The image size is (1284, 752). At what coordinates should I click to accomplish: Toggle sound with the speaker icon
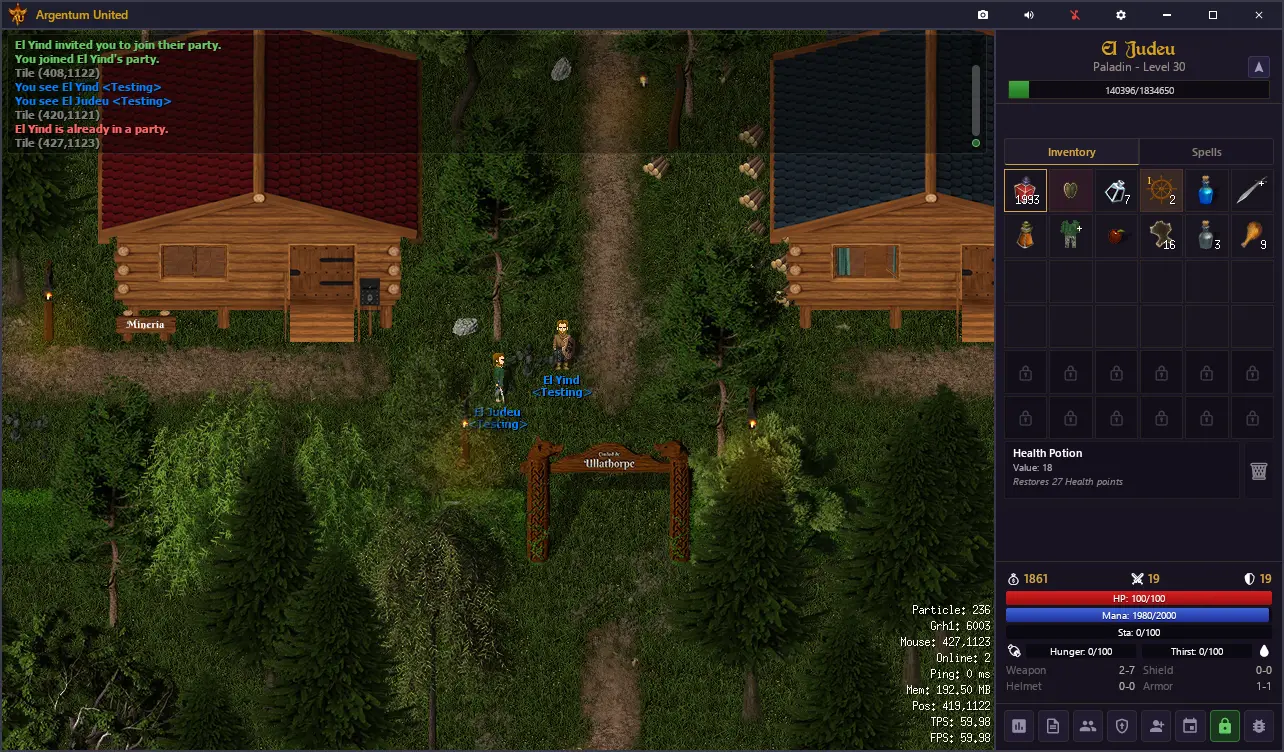[1029, 15]
